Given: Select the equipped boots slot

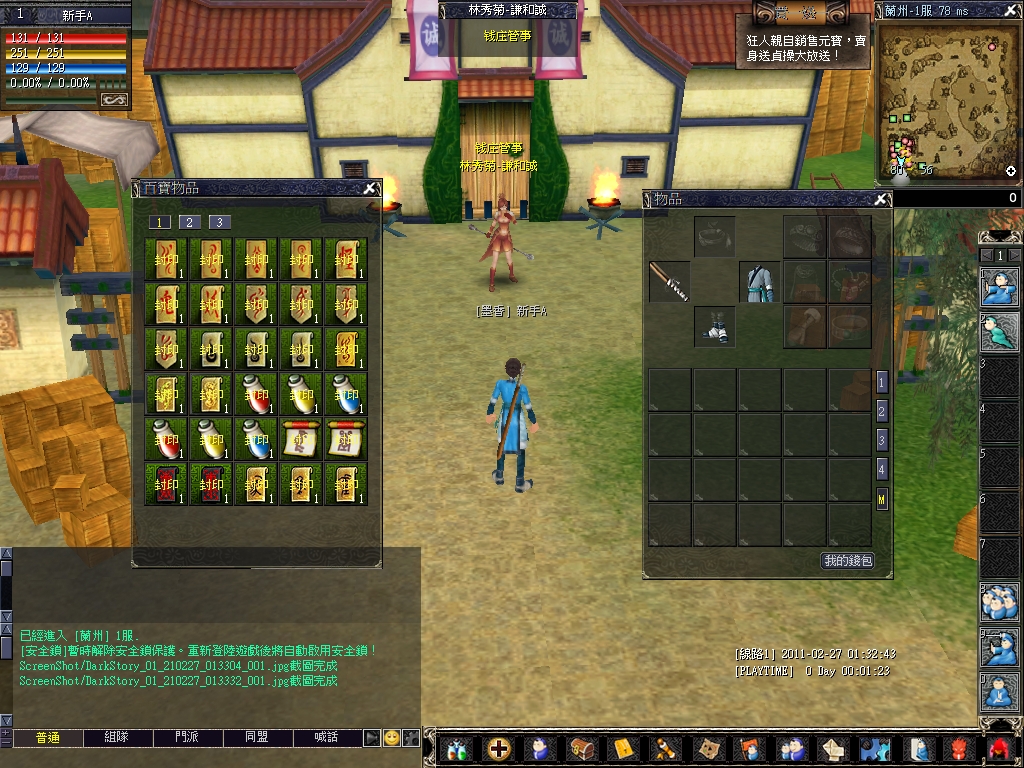Looking at the screenshot, I should coord(714,326).
